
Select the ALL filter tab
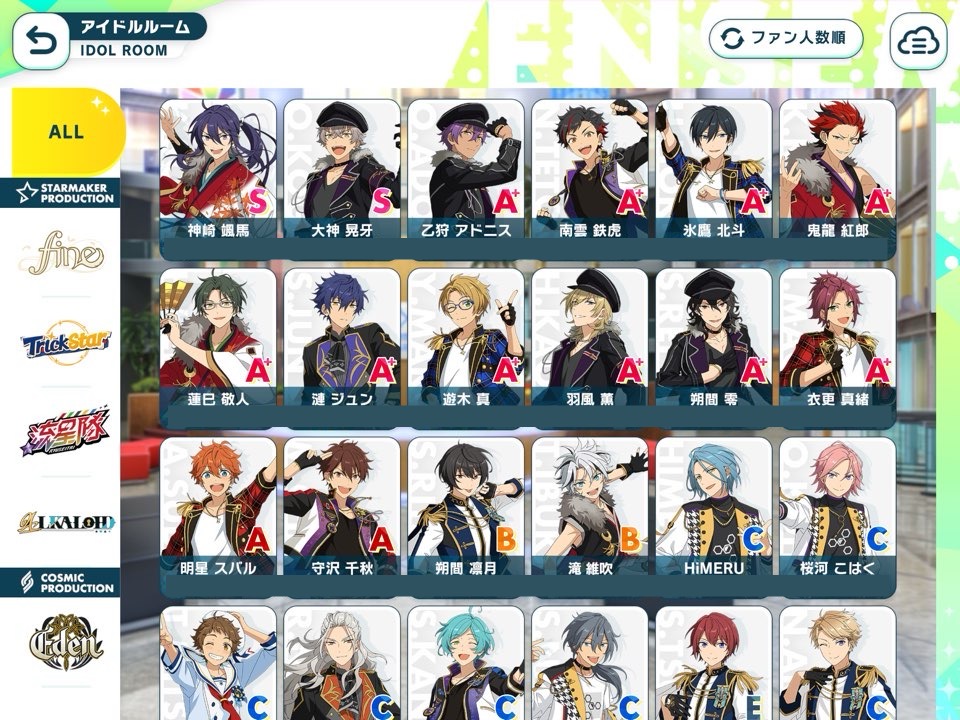[x=67, y=131]
